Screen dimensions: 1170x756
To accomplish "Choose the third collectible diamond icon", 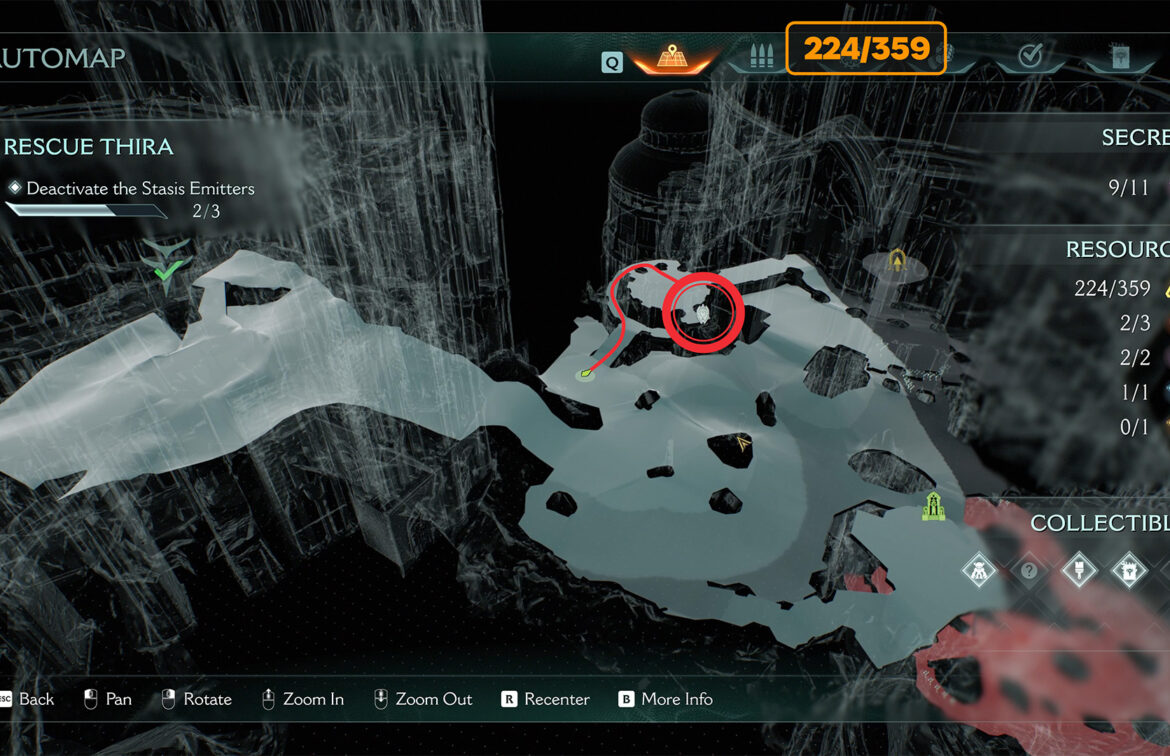I will (1078, 571).
